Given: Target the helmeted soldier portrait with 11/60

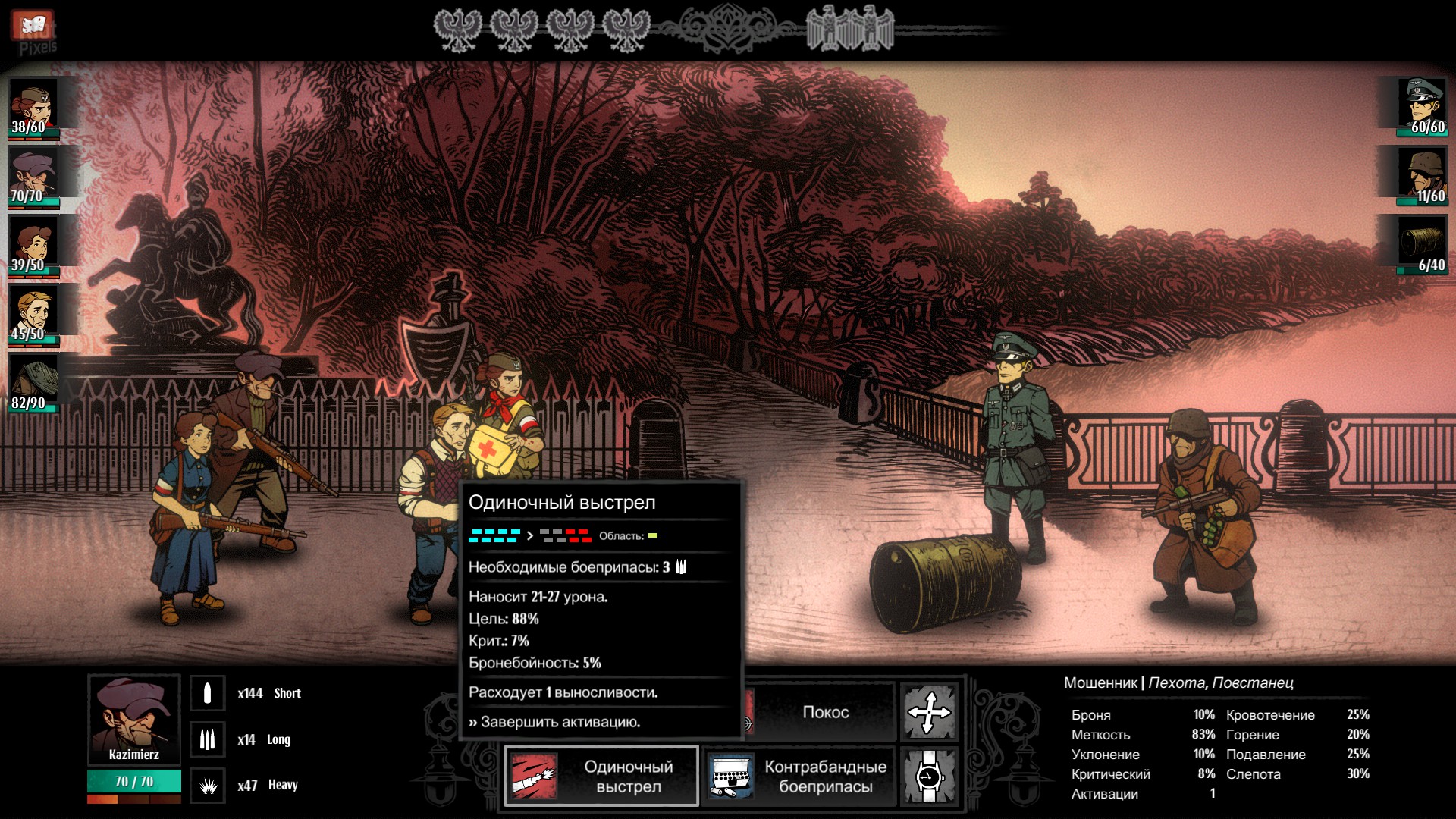Looking at the screenshot, I should coord(1423,175).
